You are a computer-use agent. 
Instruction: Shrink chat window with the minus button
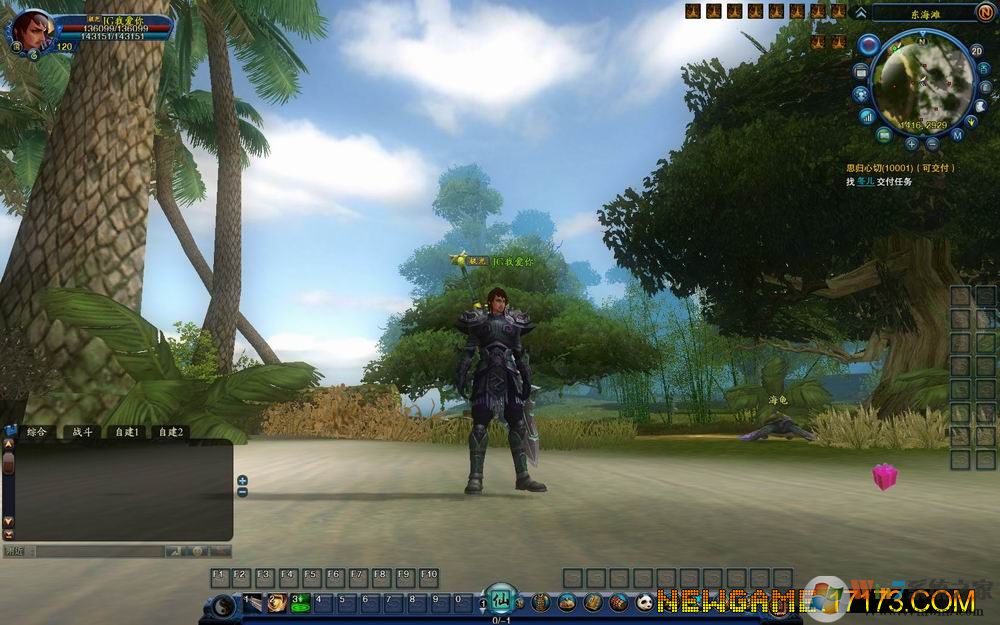point(242,492)
